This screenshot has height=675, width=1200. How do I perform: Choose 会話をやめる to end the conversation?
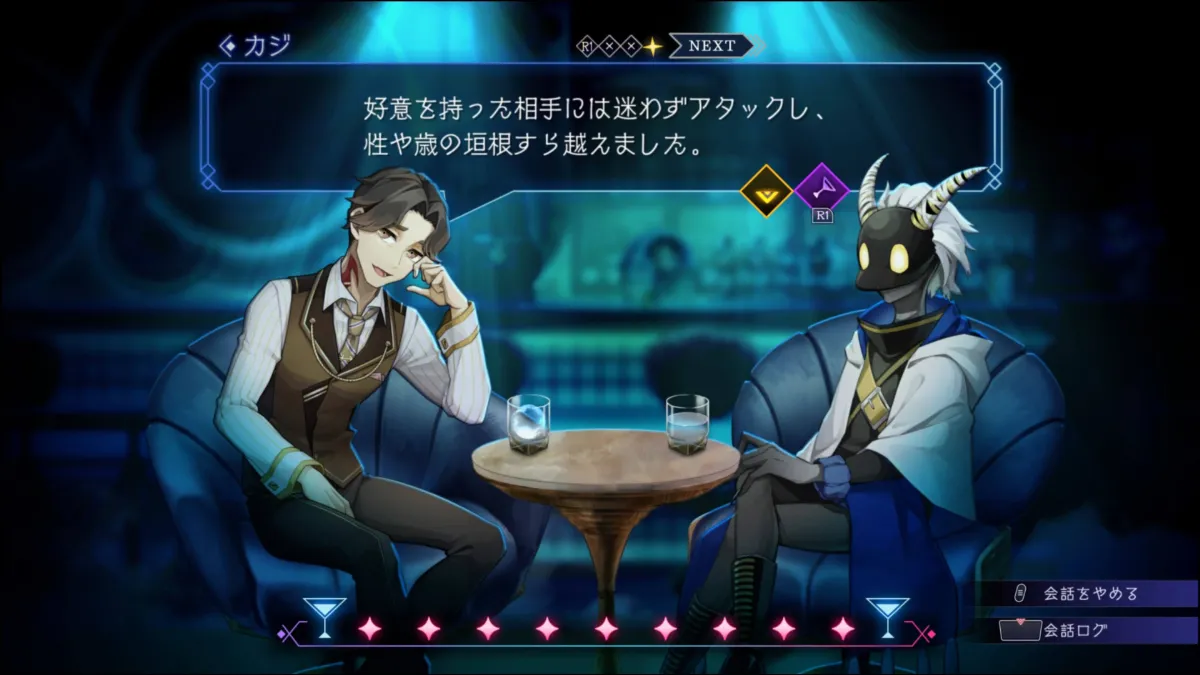1090,593
